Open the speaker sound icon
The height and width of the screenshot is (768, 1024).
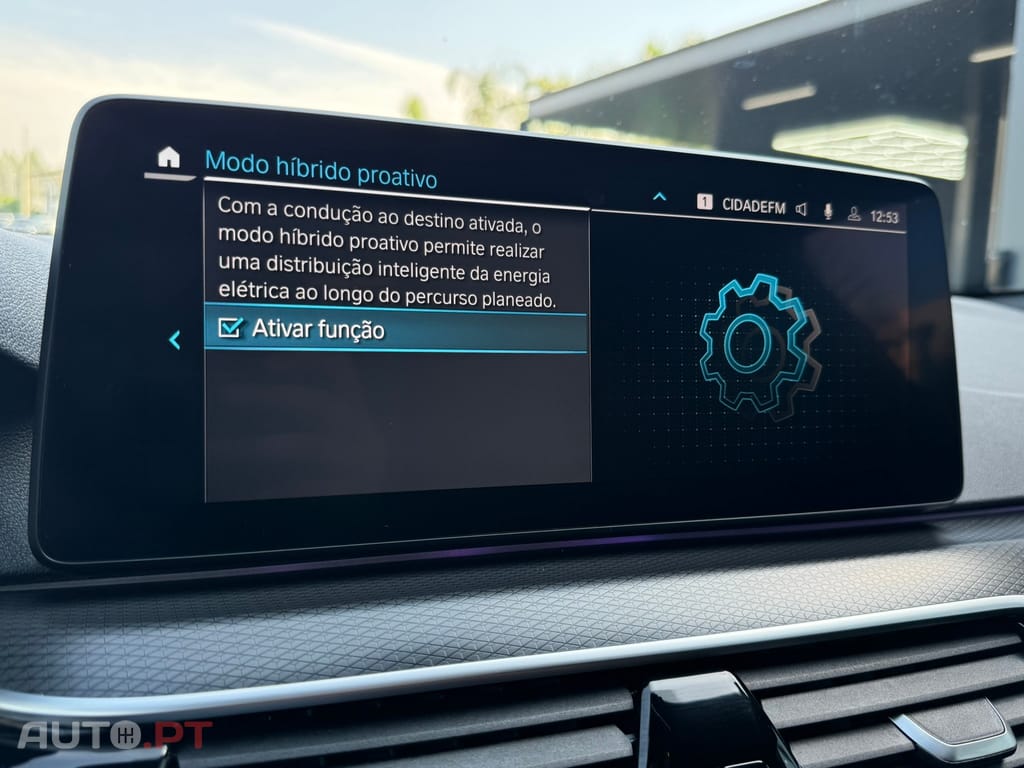click(801, 209)
